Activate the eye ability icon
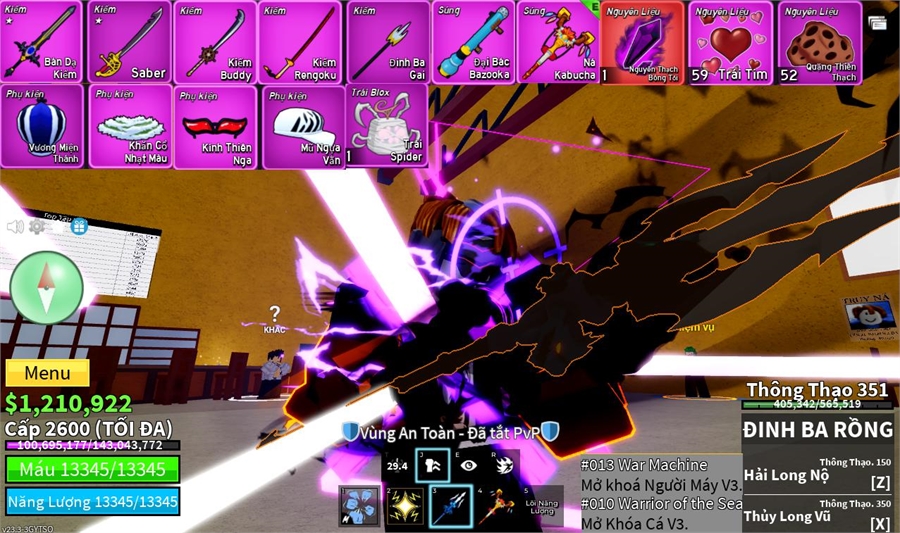The image size is (900, 533). click(x=469, y=465)
